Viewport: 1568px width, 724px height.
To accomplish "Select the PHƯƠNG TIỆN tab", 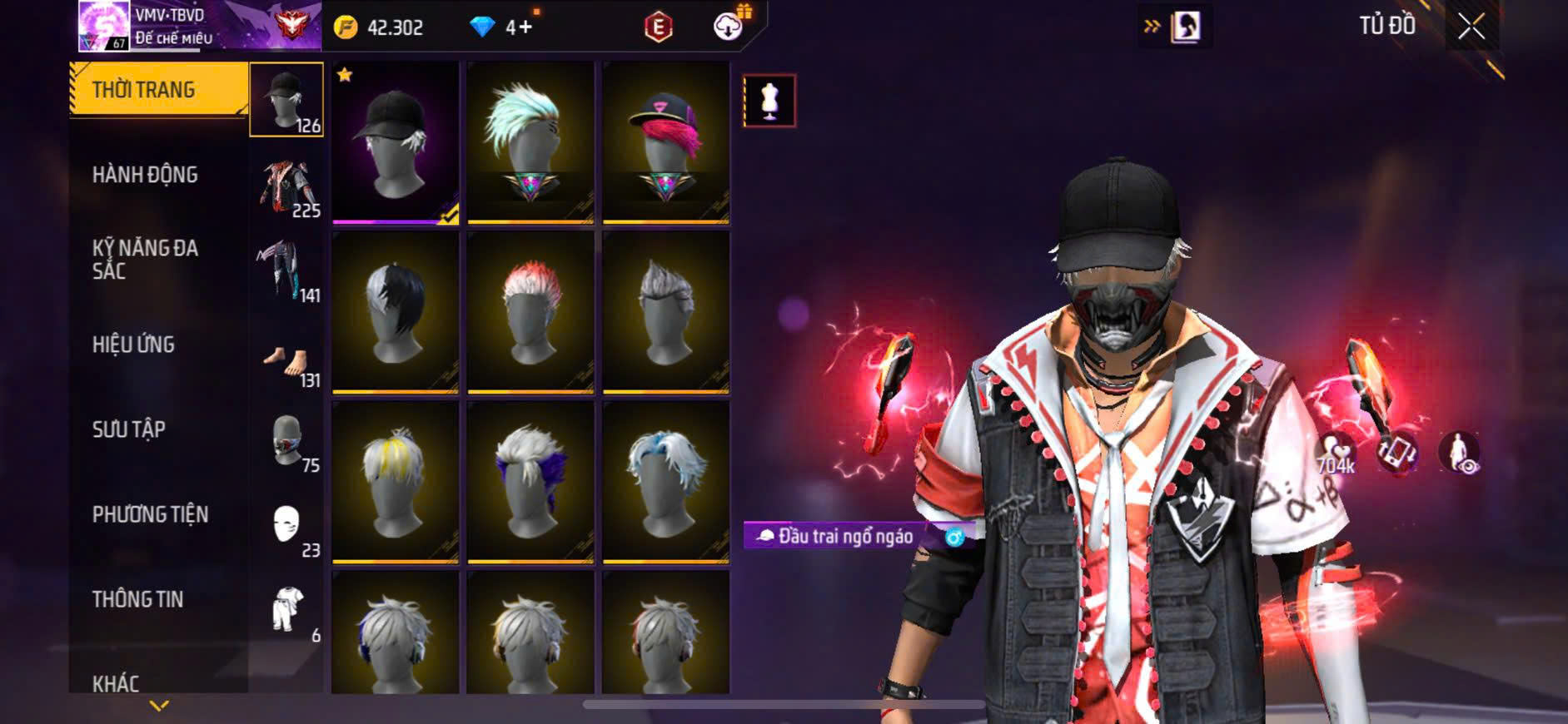I will pos(150,514).
